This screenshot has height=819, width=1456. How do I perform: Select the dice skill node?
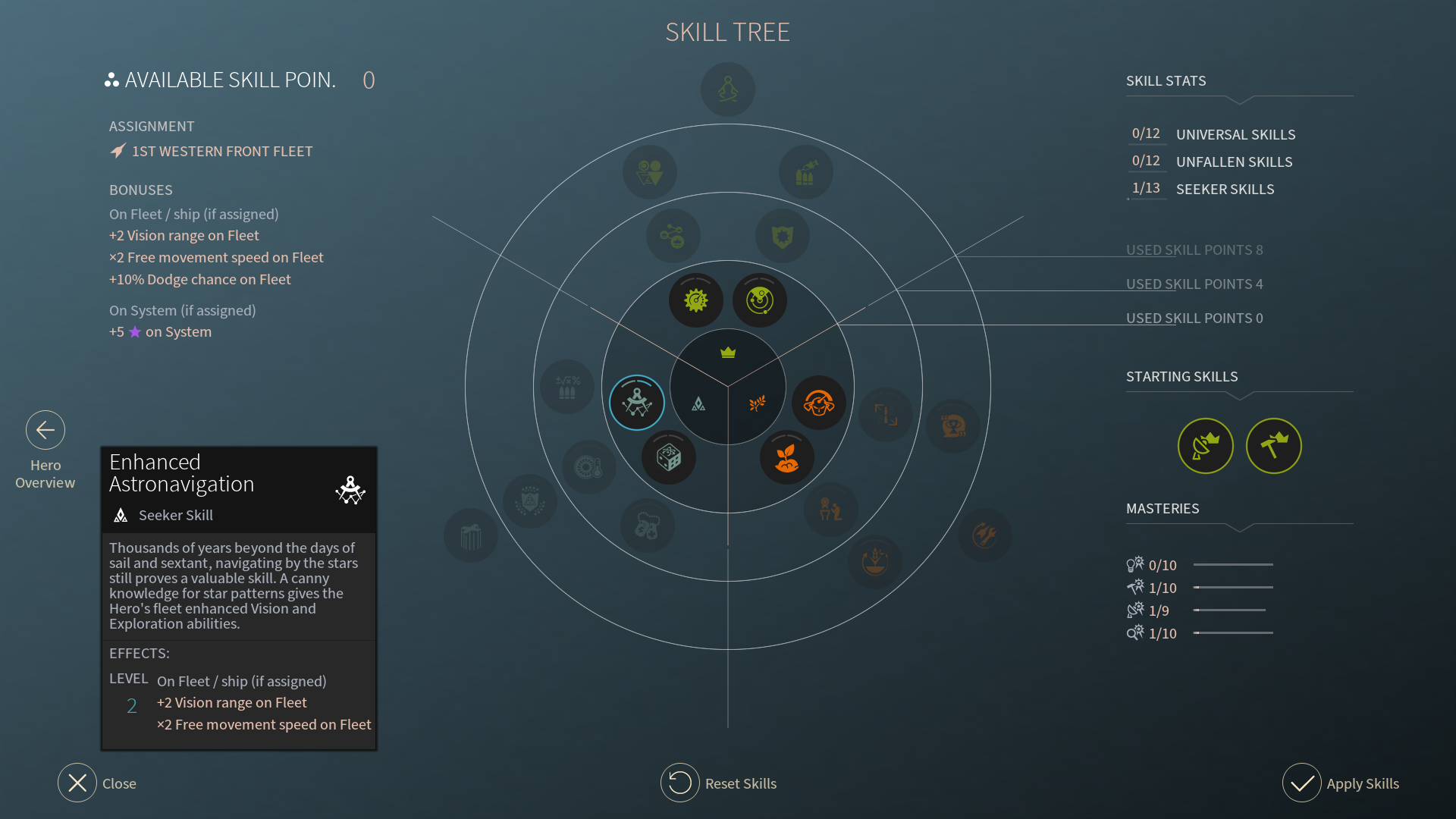click(669, 457)
